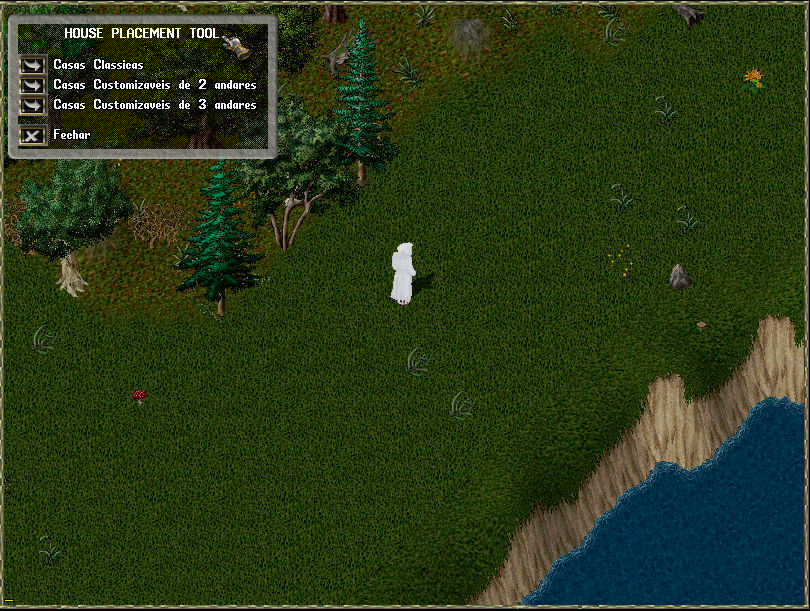Open the Casas Classicas house list
Image resolution: width=810 pixels, height=611 pixels.
pos(33,65)
